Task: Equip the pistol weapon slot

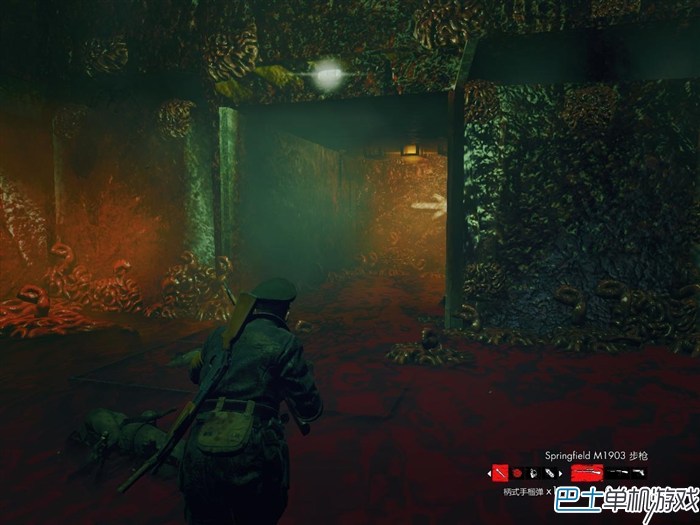Action: 638,472
